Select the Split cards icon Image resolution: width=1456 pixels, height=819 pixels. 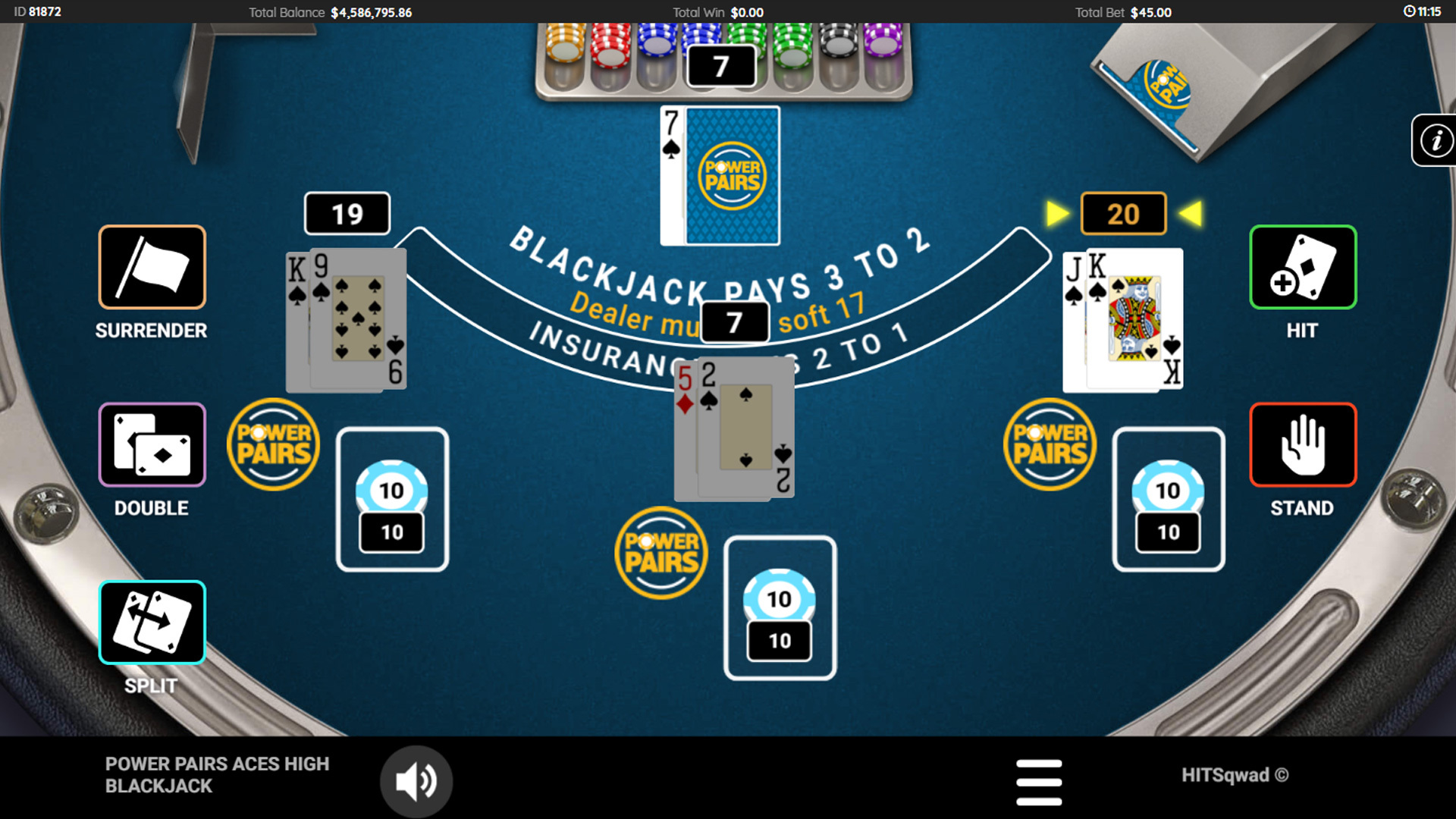[x=151, y=622]
